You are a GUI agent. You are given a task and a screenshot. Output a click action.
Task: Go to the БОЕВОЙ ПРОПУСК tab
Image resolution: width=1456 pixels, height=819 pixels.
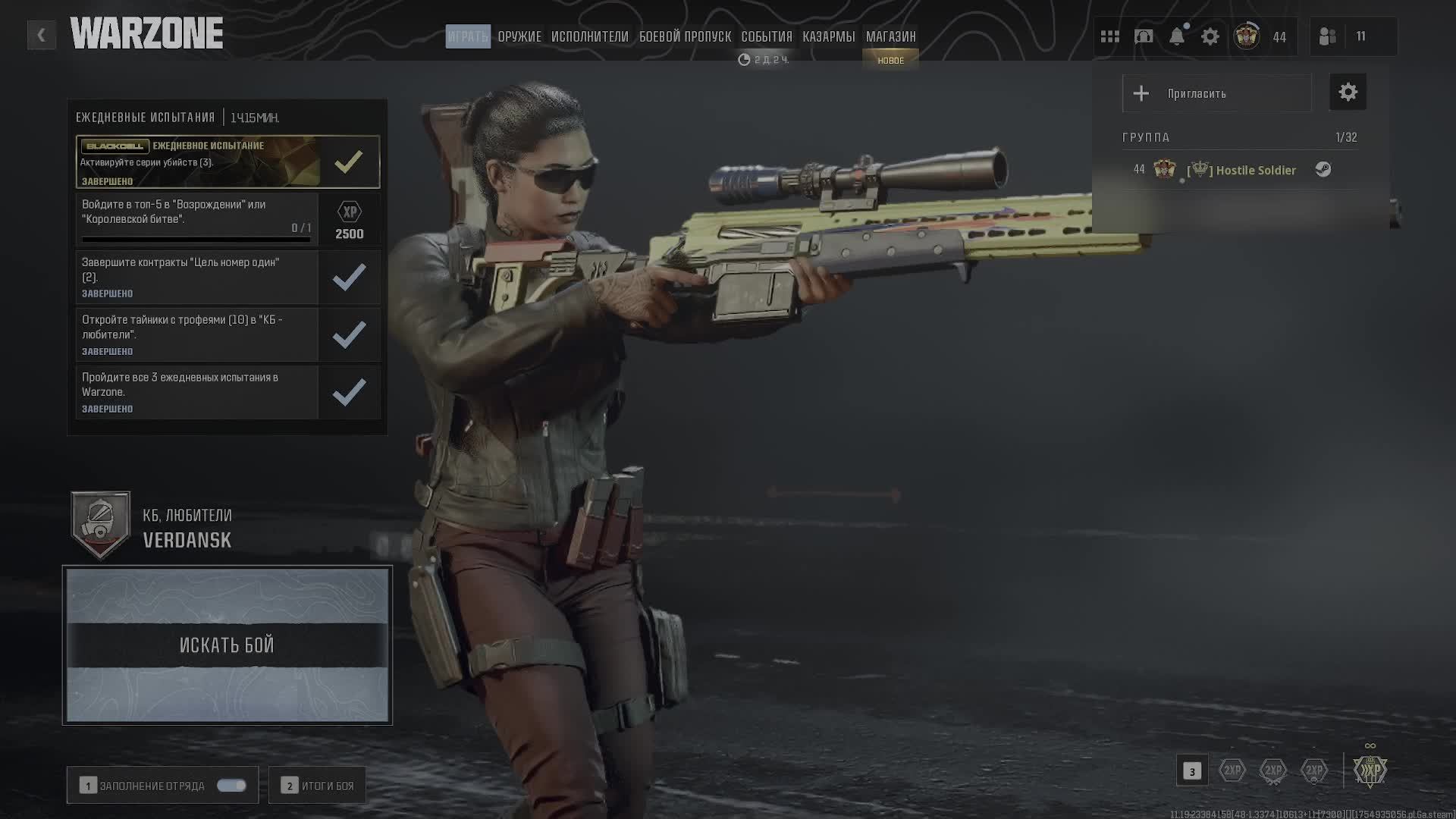point(685,36)
